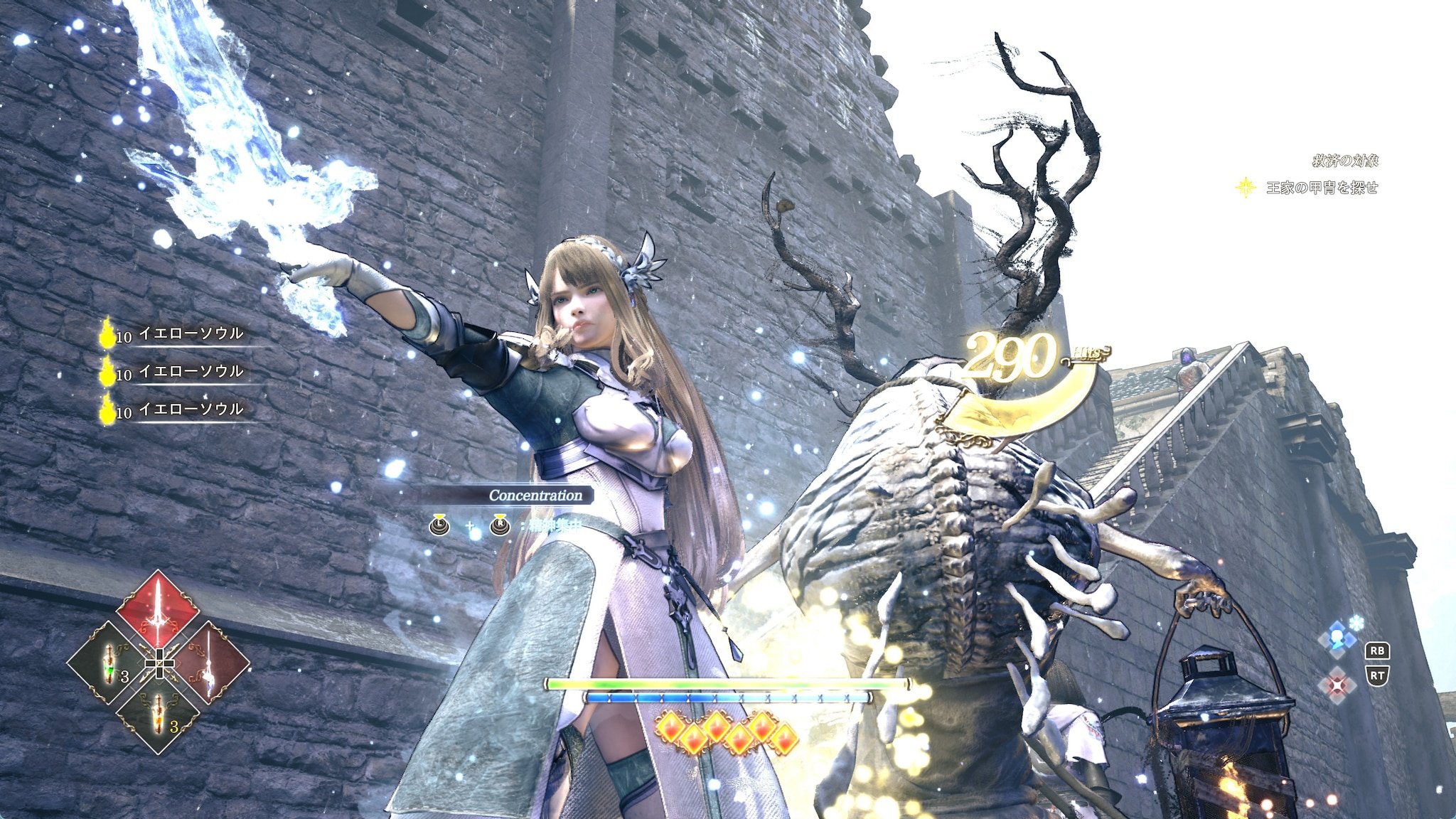Select the glowing sword in the red diamond slot

158,610
